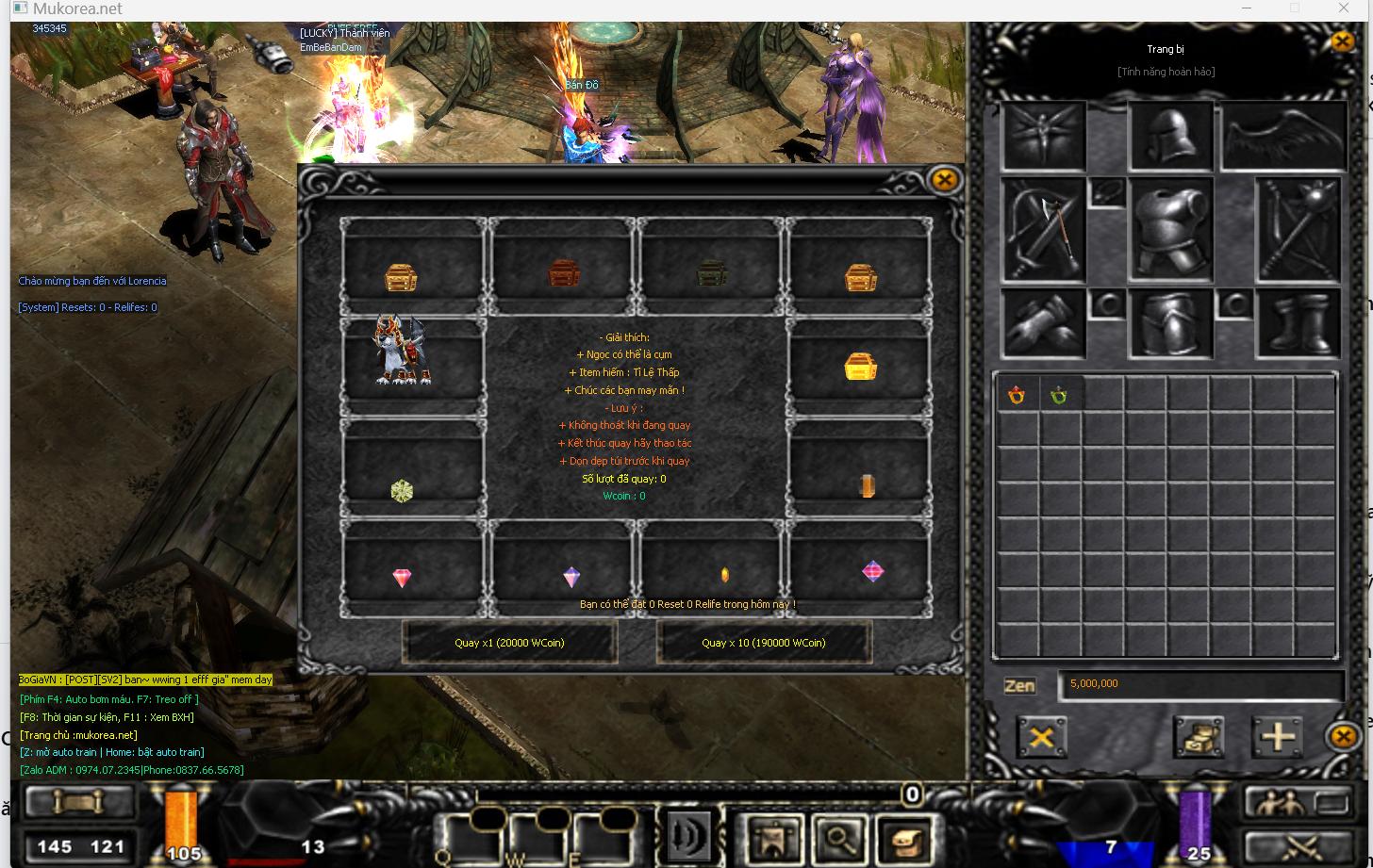Select the red horn item in inventory
The image size is (1373, 868).
(1017, 396)
